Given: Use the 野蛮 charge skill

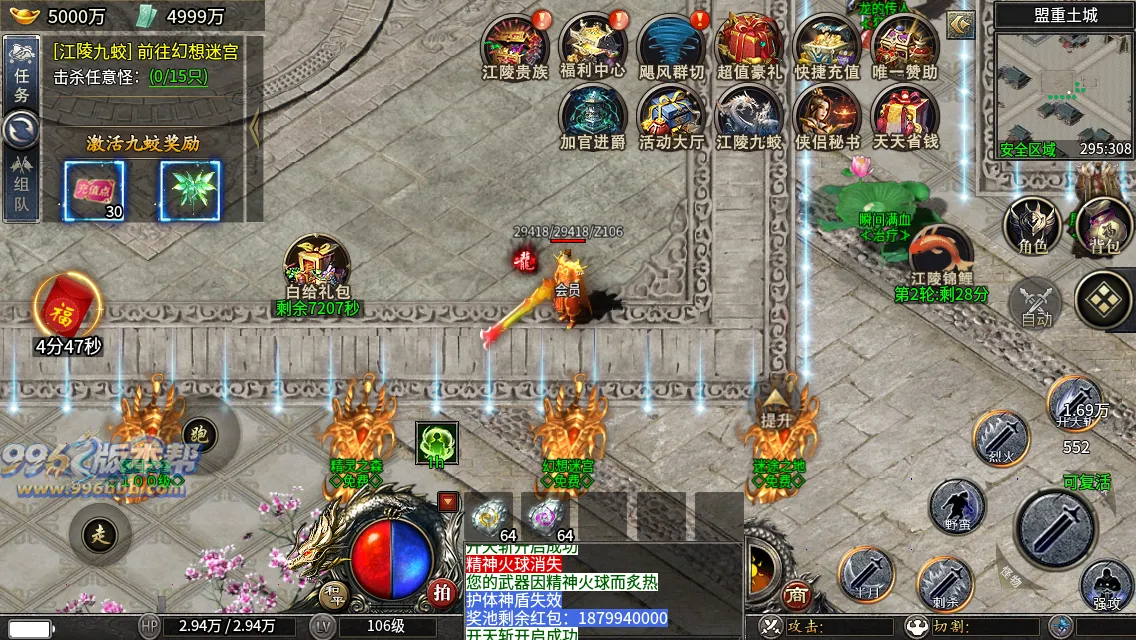Looking at the screenshot, I should point(957,505).
